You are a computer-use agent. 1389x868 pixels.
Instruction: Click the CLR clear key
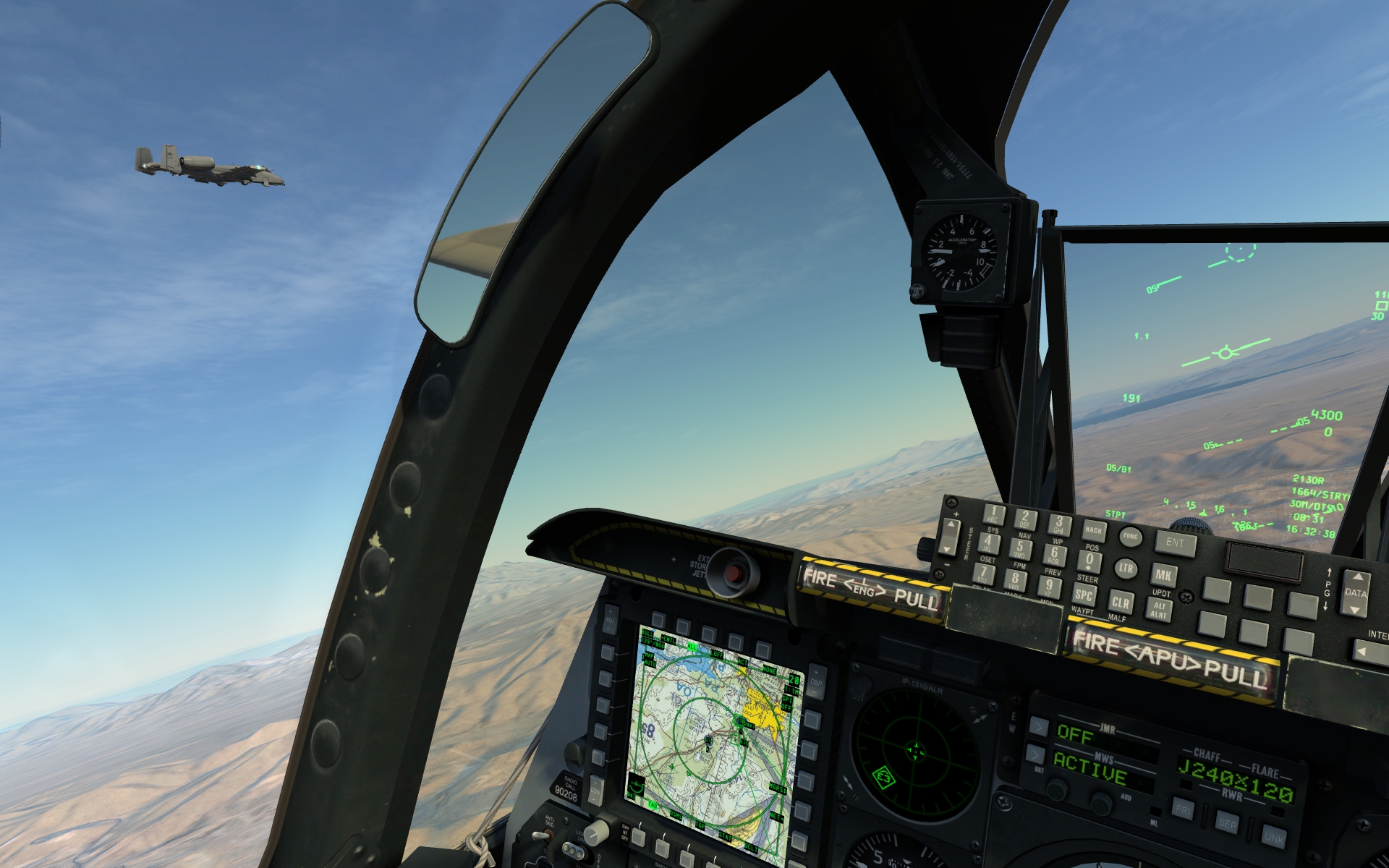coord(1121,602)
